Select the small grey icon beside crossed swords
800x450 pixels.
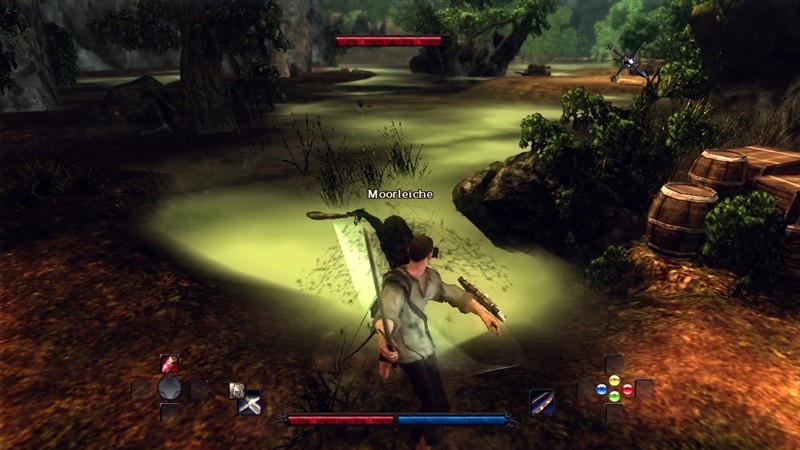tap(236, 390)
